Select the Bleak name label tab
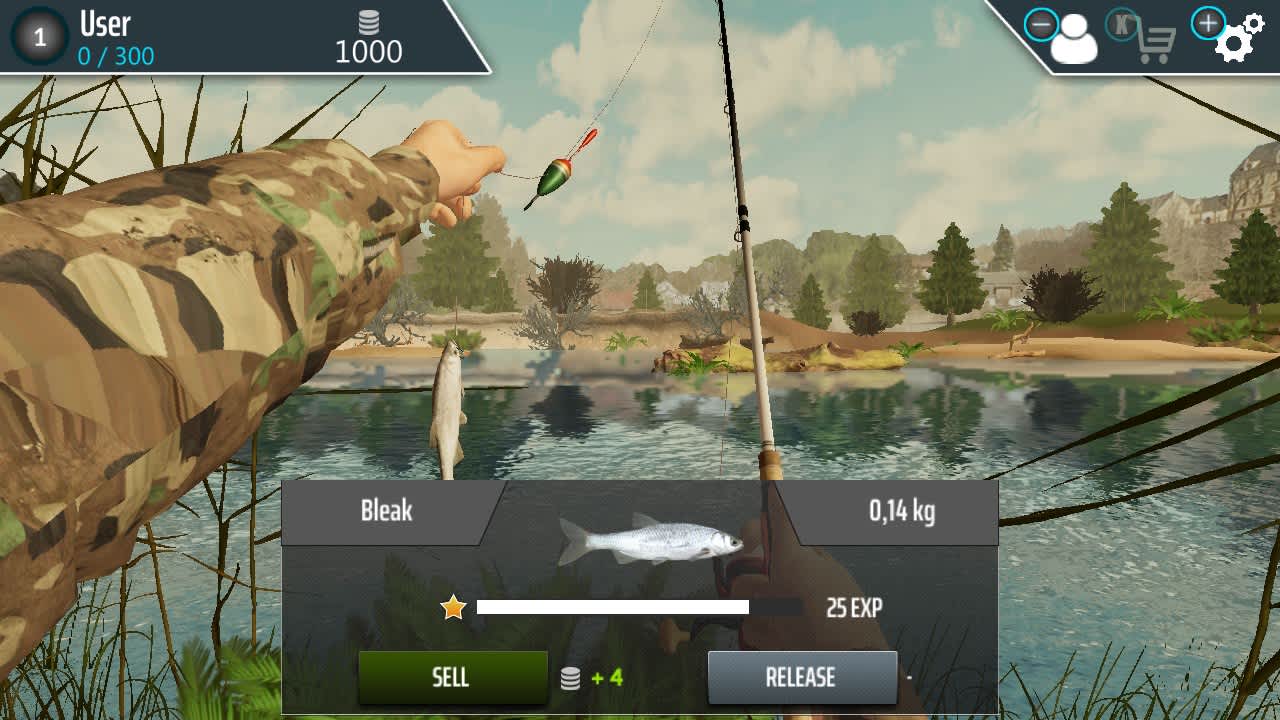Screen dimensions: 1280x720 388,513
